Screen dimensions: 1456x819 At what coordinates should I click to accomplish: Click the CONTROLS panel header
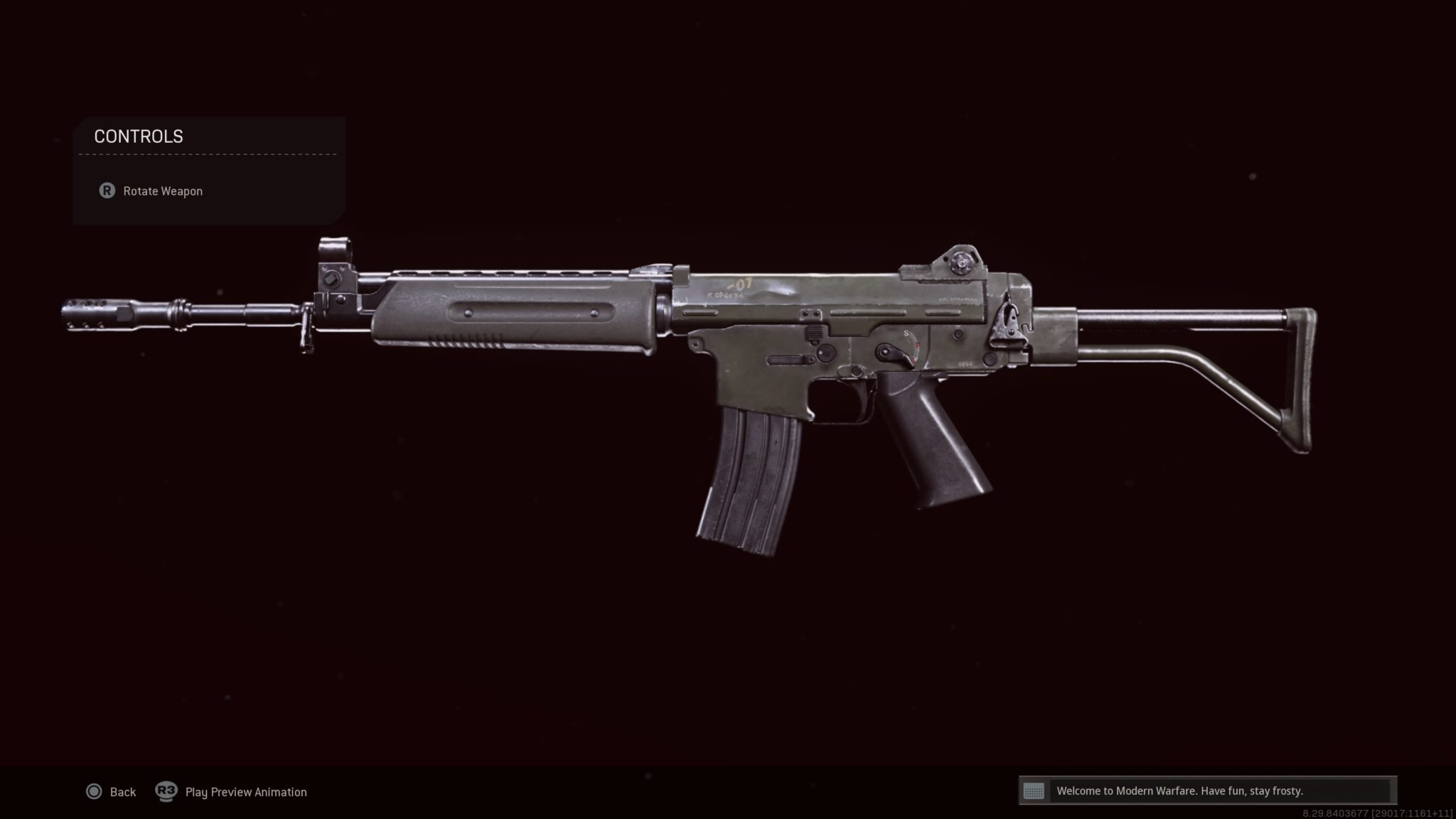pos(139,136)
